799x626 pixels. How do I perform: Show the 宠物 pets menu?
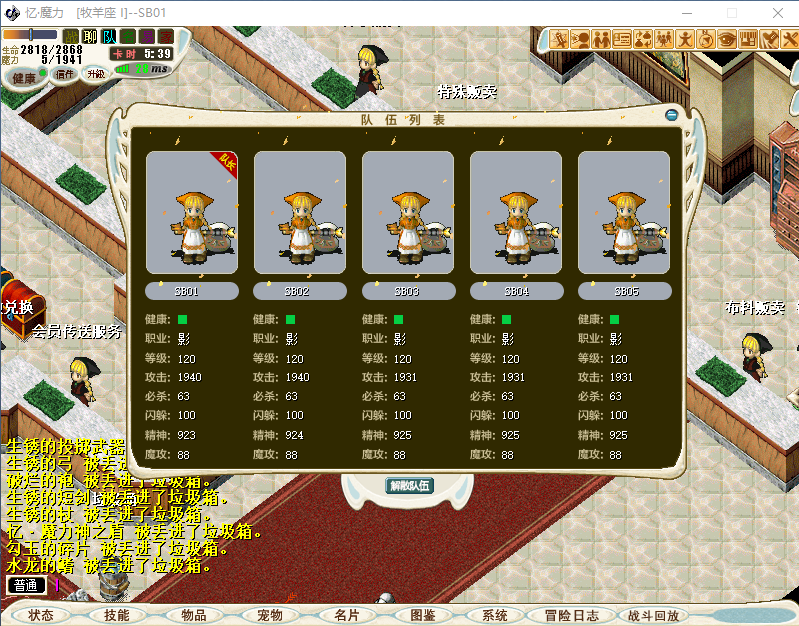click(x=270, y=615)
